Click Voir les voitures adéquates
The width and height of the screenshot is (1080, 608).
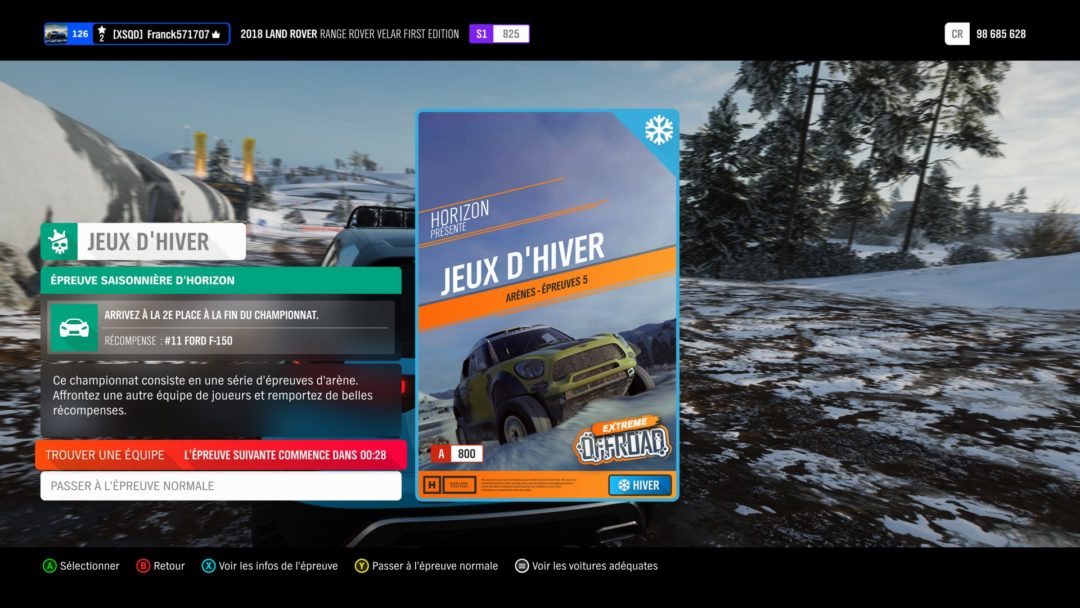coord(586,566)
